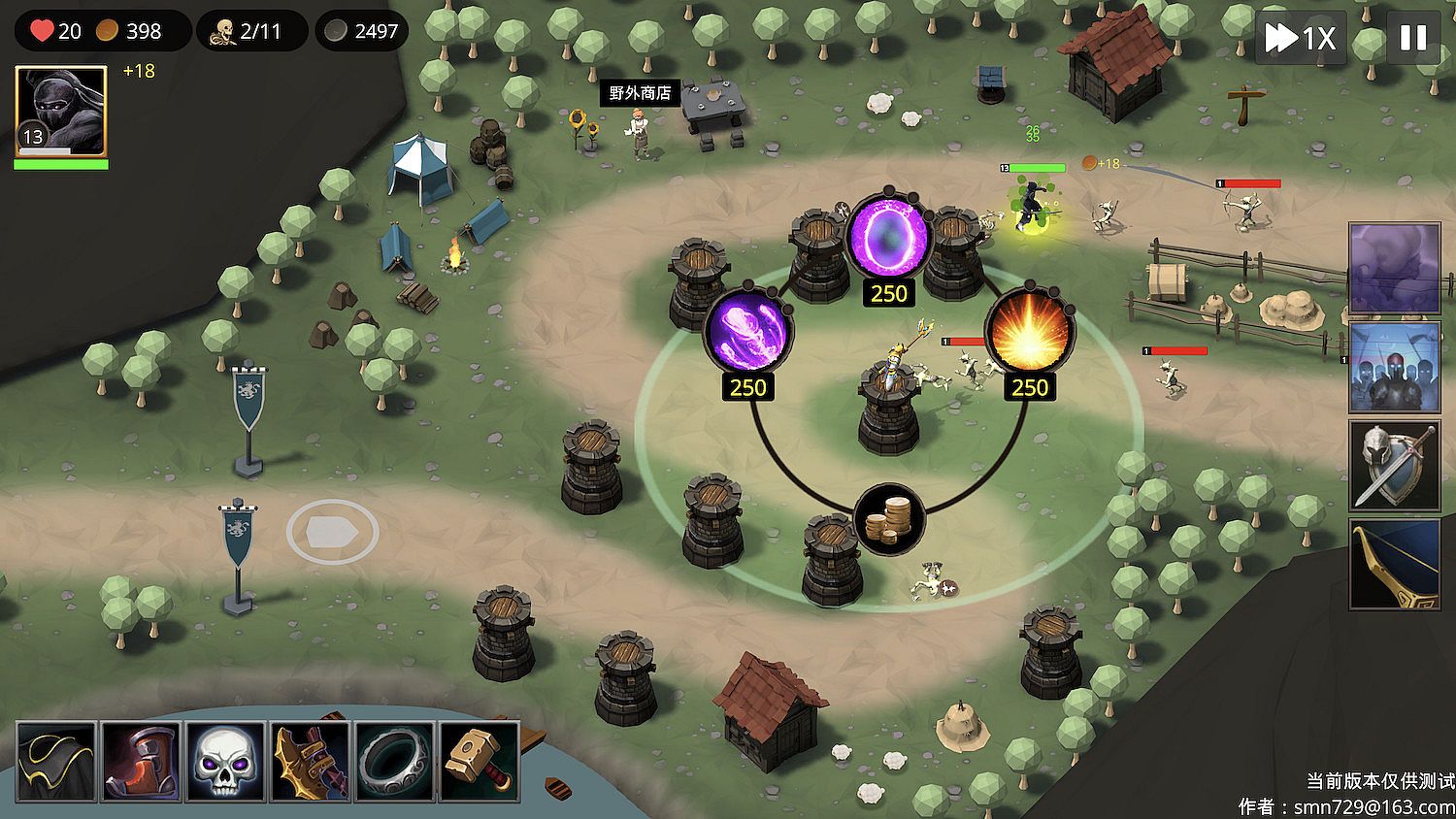
Task: Toggle the 1X fast-forward speed button
Action: click(x=1301, y=38)
